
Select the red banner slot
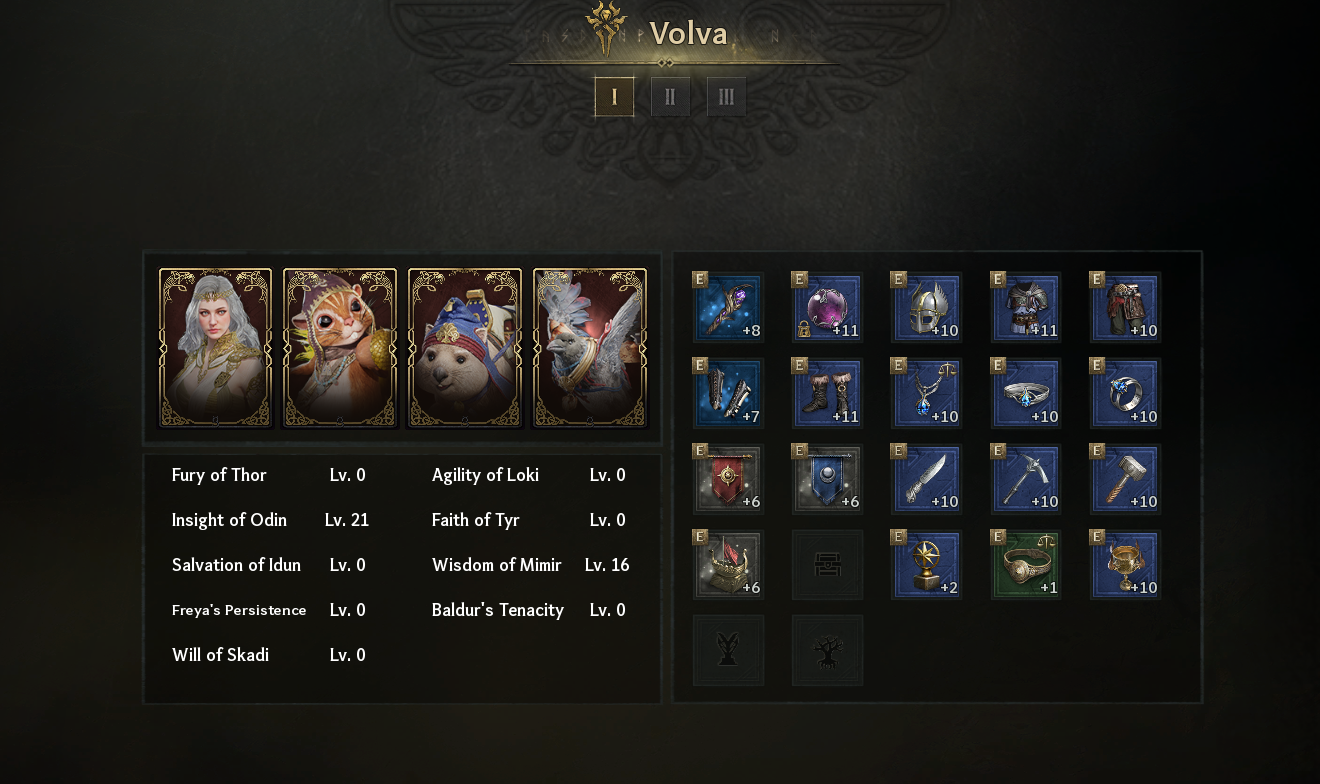728,480
